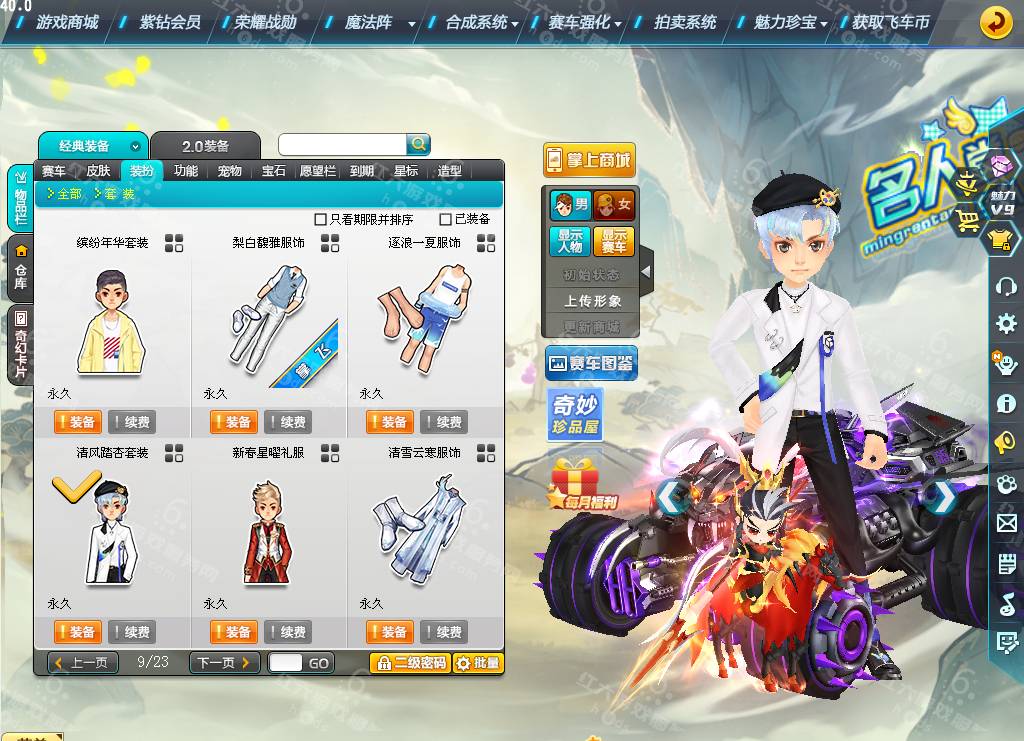1024x741 pixels.
Task: Open the 游戏商城 game shop menu
Action: coord(66,22)
